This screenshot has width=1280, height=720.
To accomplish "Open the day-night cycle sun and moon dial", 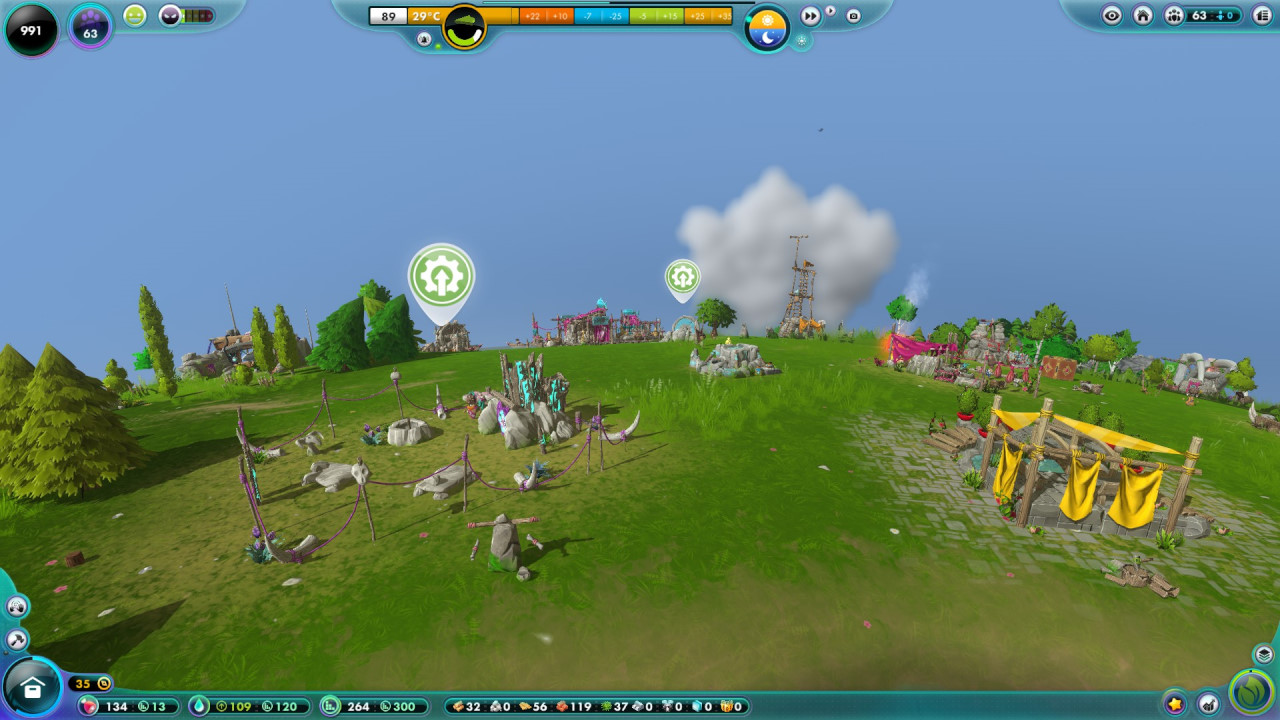I will [x=767, y=27].
